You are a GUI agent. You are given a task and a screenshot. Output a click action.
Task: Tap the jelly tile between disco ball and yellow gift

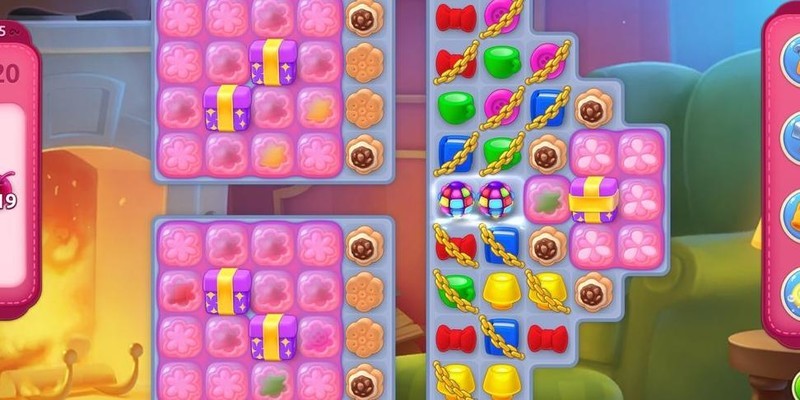click(547, 198)
